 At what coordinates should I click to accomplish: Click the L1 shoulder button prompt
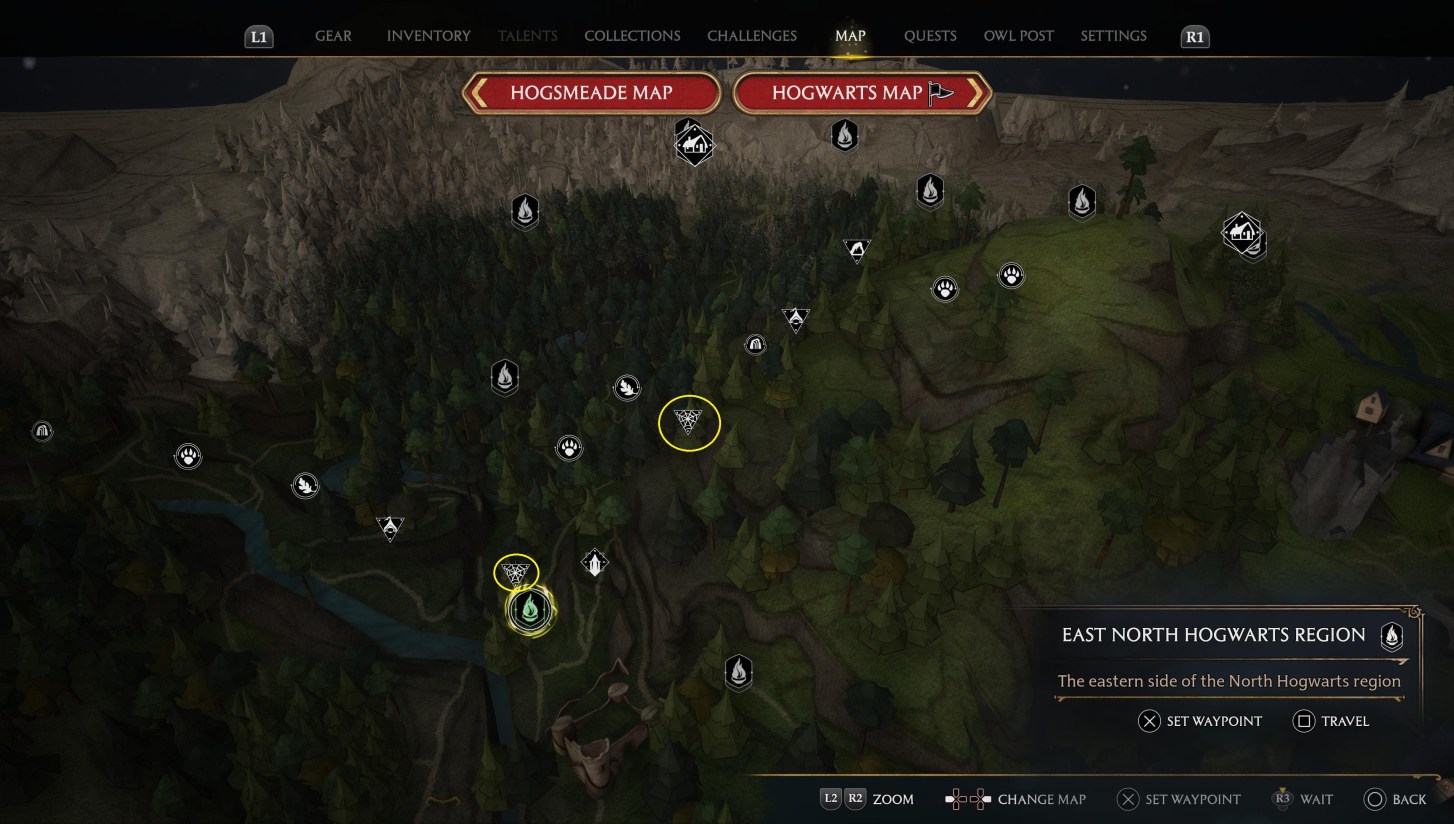(x=258, y=35)
